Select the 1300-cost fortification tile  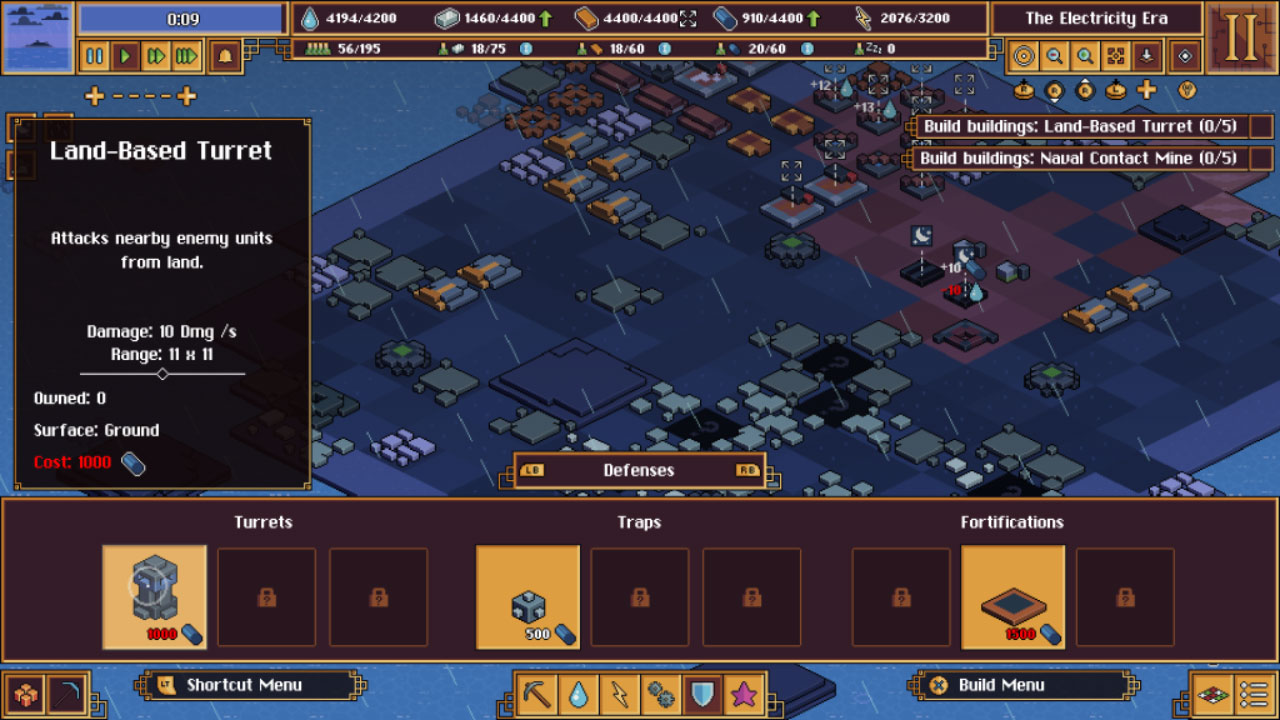pyautogui.click(x=1012, y=597)
